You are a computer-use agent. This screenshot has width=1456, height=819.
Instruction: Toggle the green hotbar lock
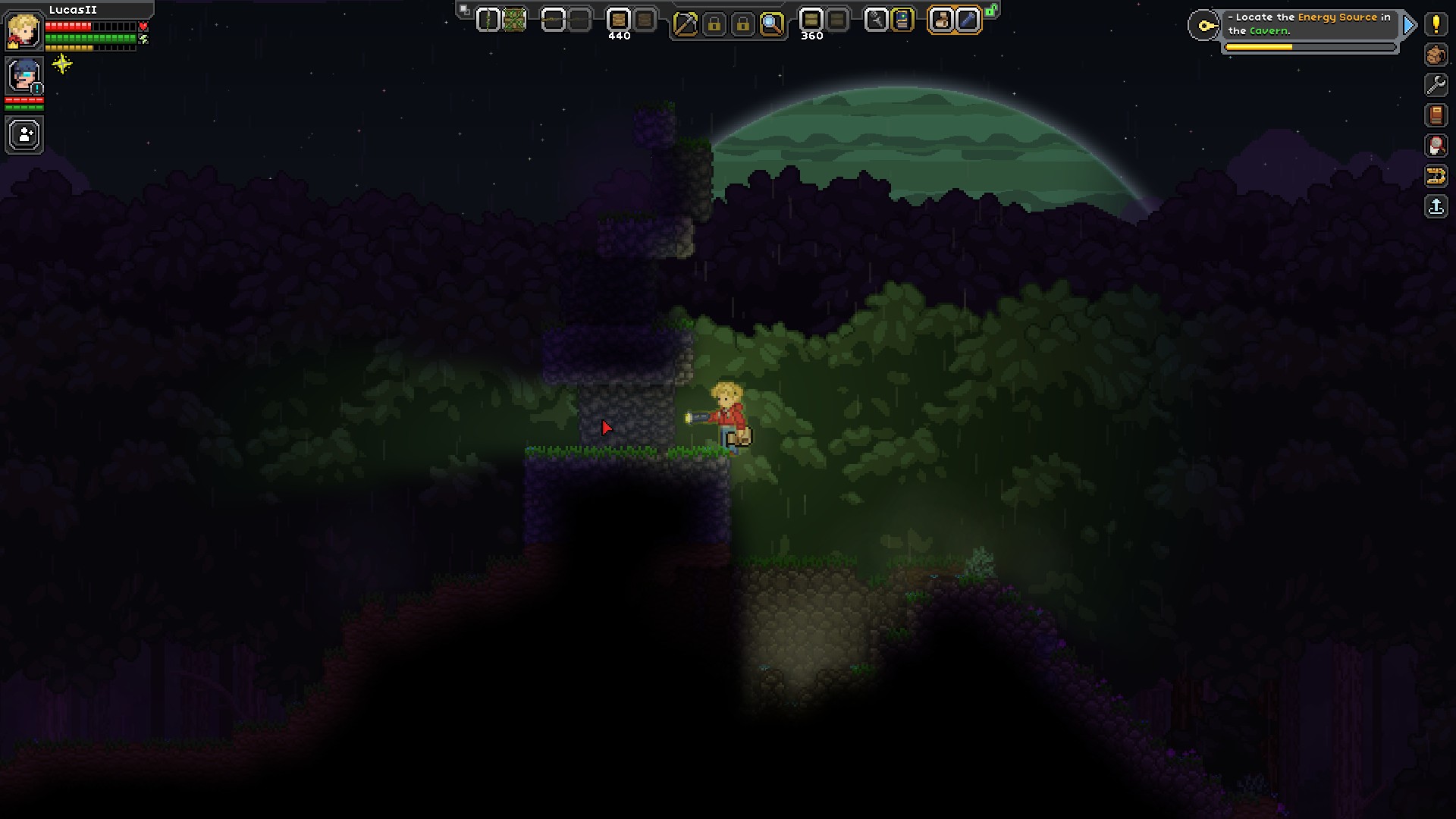tap(991, 10)
